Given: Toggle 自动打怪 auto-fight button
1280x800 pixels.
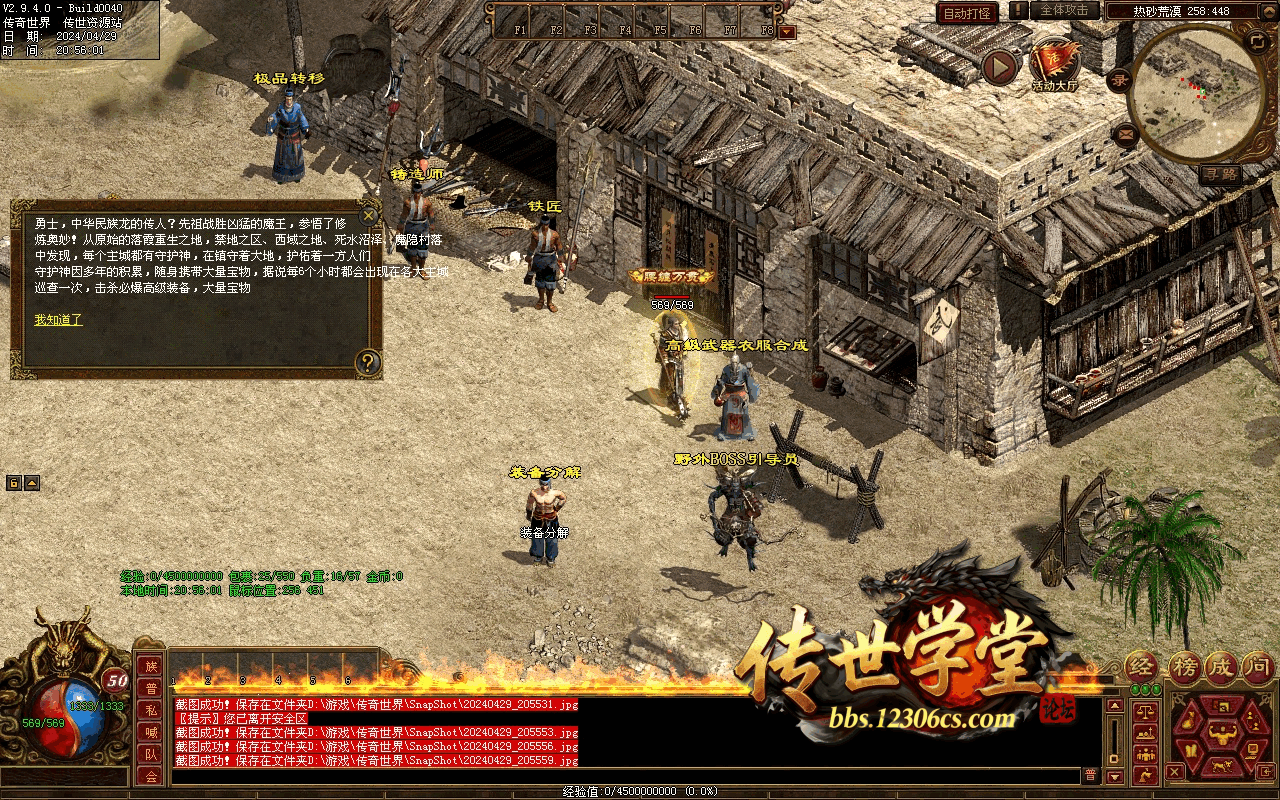Looking at the screenshot, I should coord(967,13).
